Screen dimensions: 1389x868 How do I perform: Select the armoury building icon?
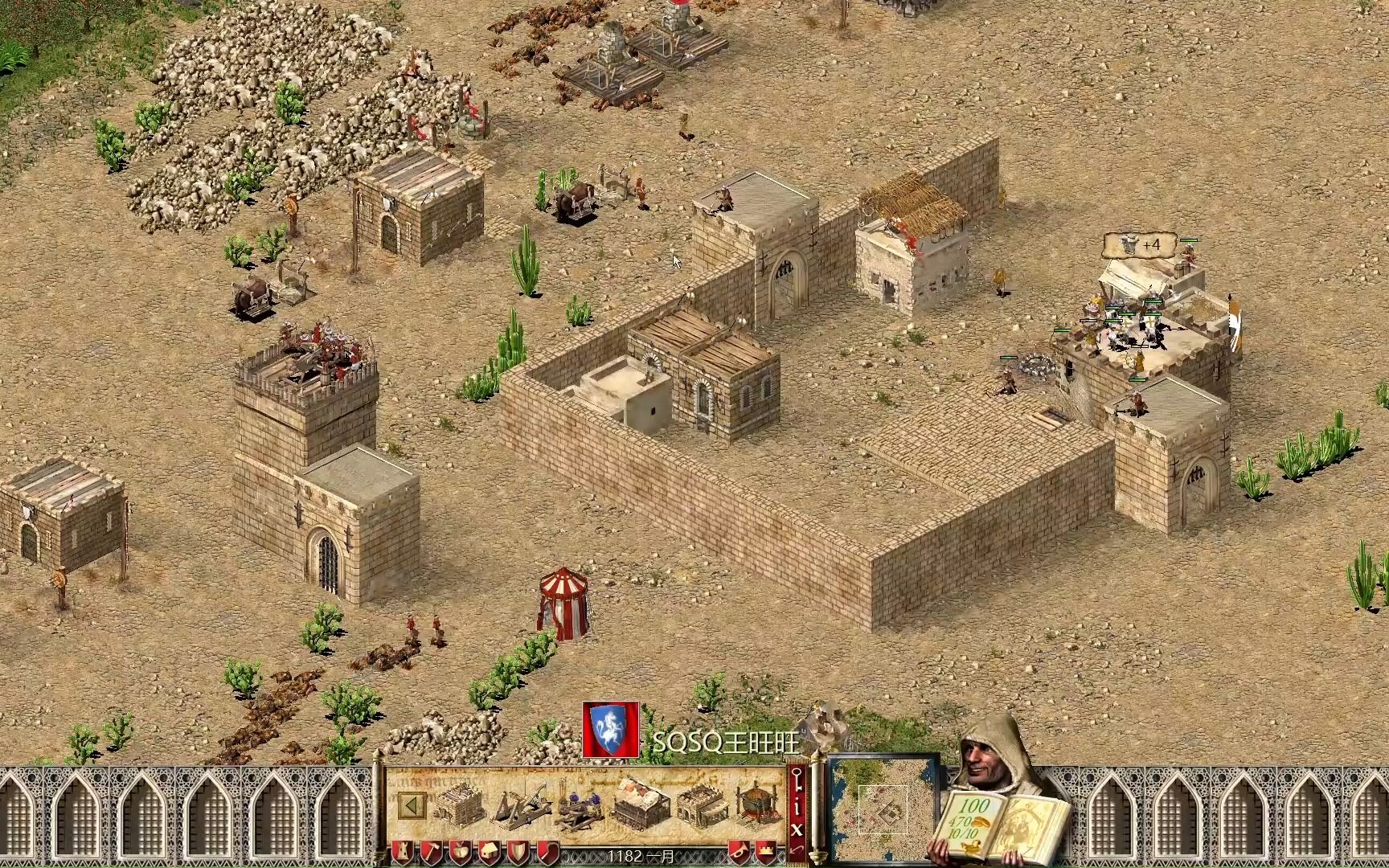click(460, 805)
